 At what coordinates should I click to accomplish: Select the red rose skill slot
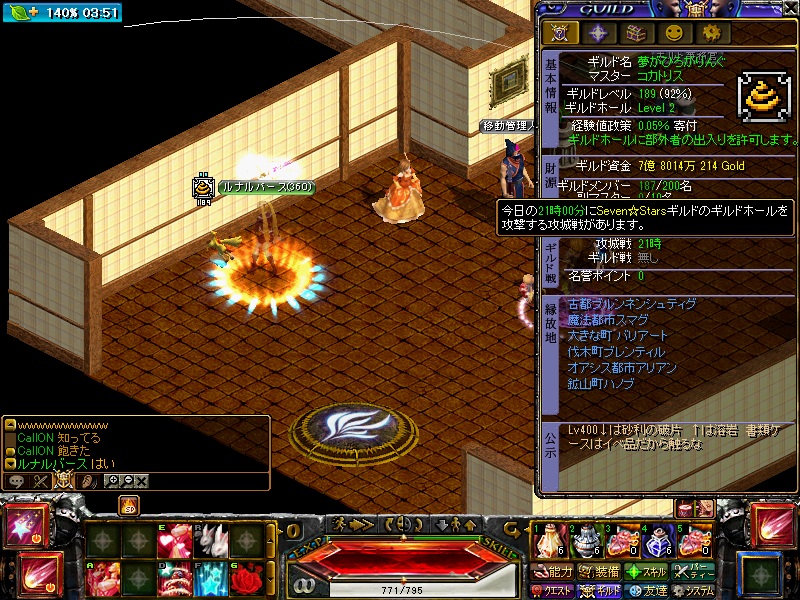tap(247, 578)
